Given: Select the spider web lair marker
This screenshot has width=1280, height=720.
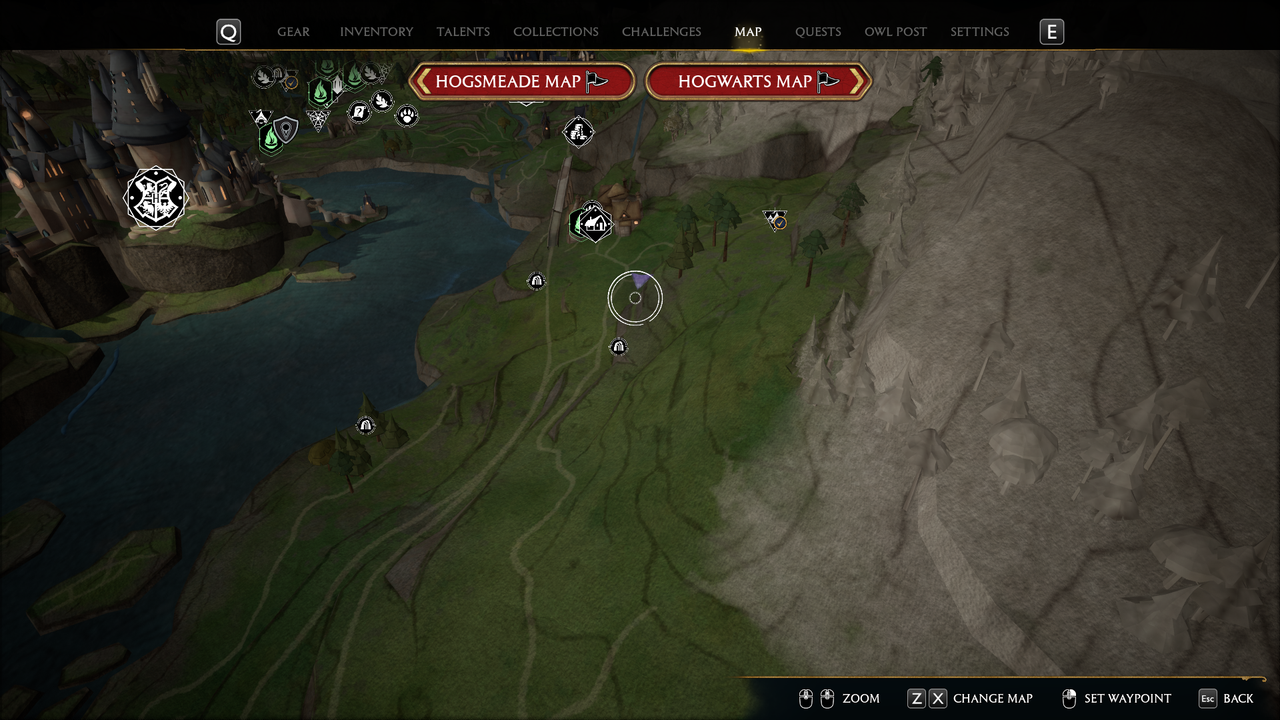Looking at the screenshot, I should (318, 120).
